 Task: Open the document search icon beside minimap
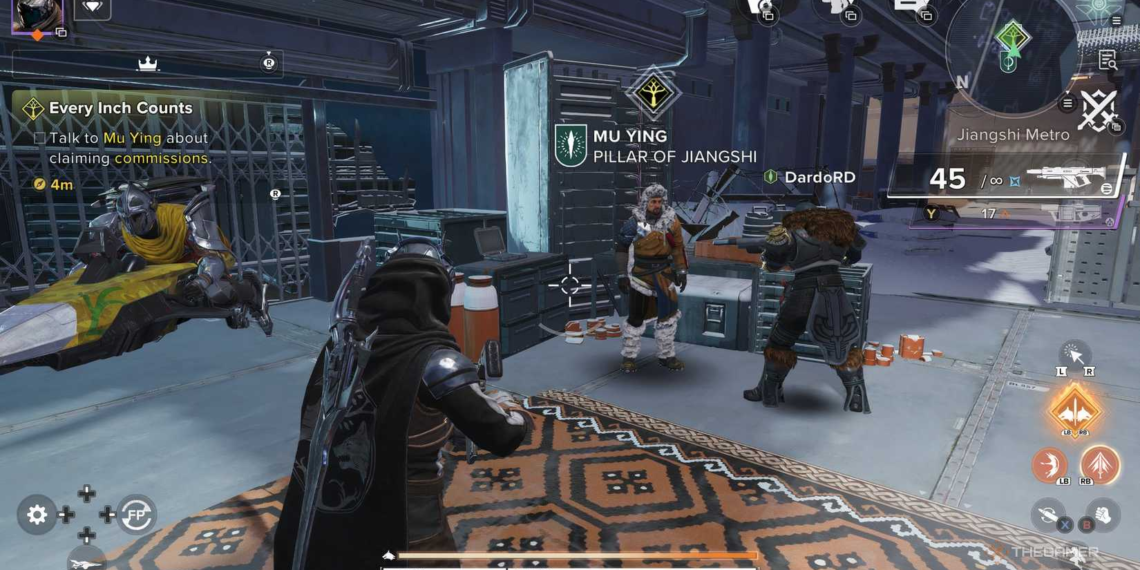click(x=1107, y=60)
